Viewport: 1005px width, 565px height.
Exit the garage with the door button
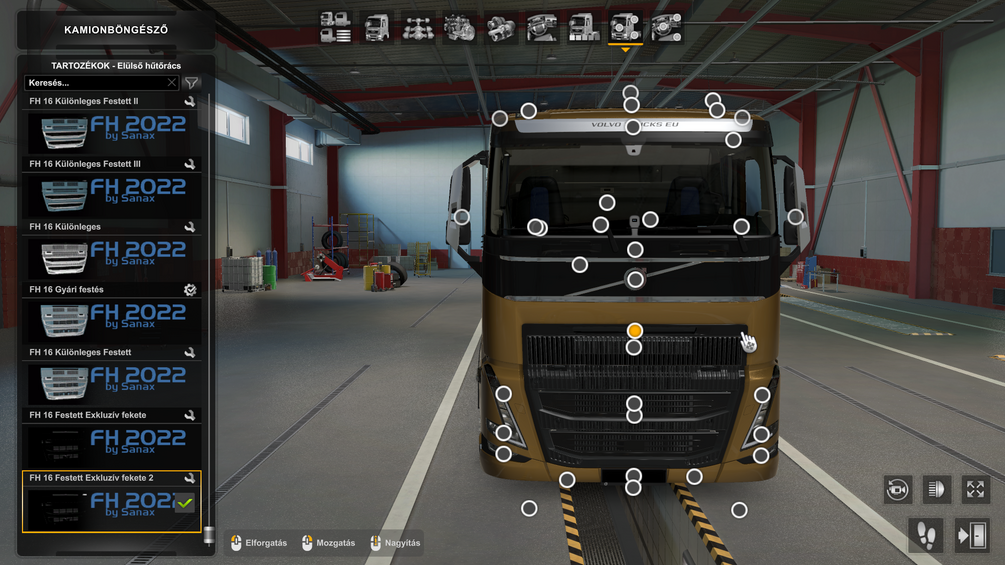point(971,535)
